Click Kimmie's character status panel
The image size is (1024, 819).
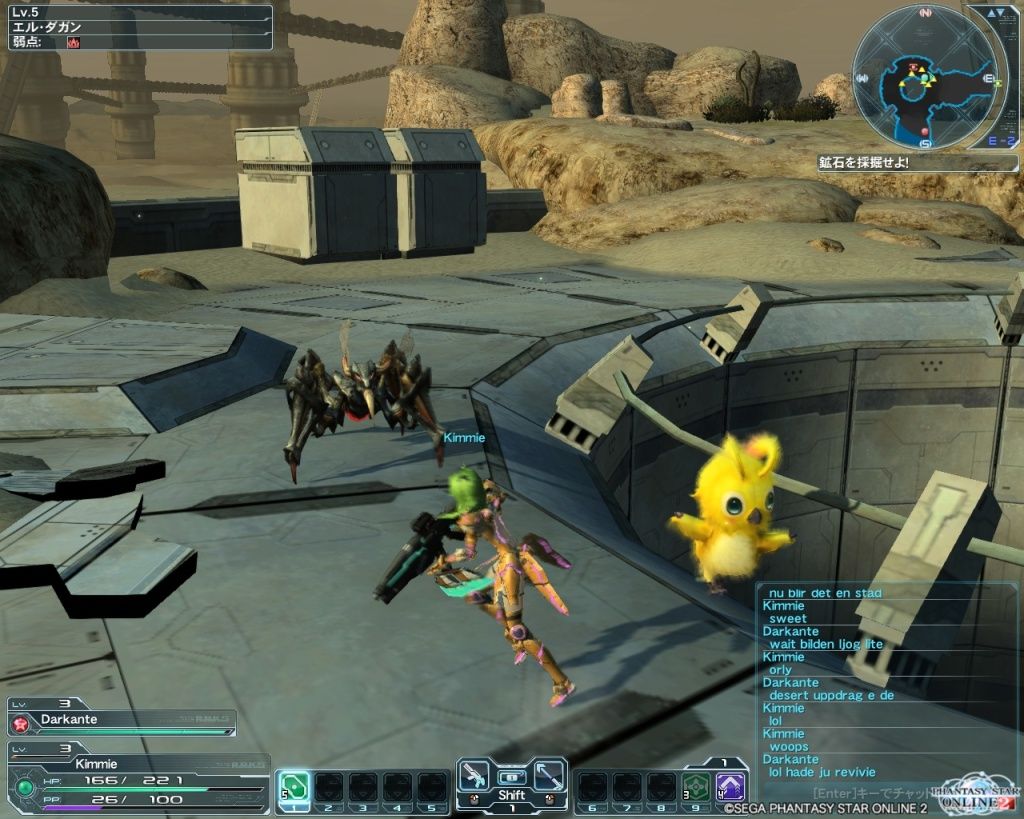click(x=138, y=775)
